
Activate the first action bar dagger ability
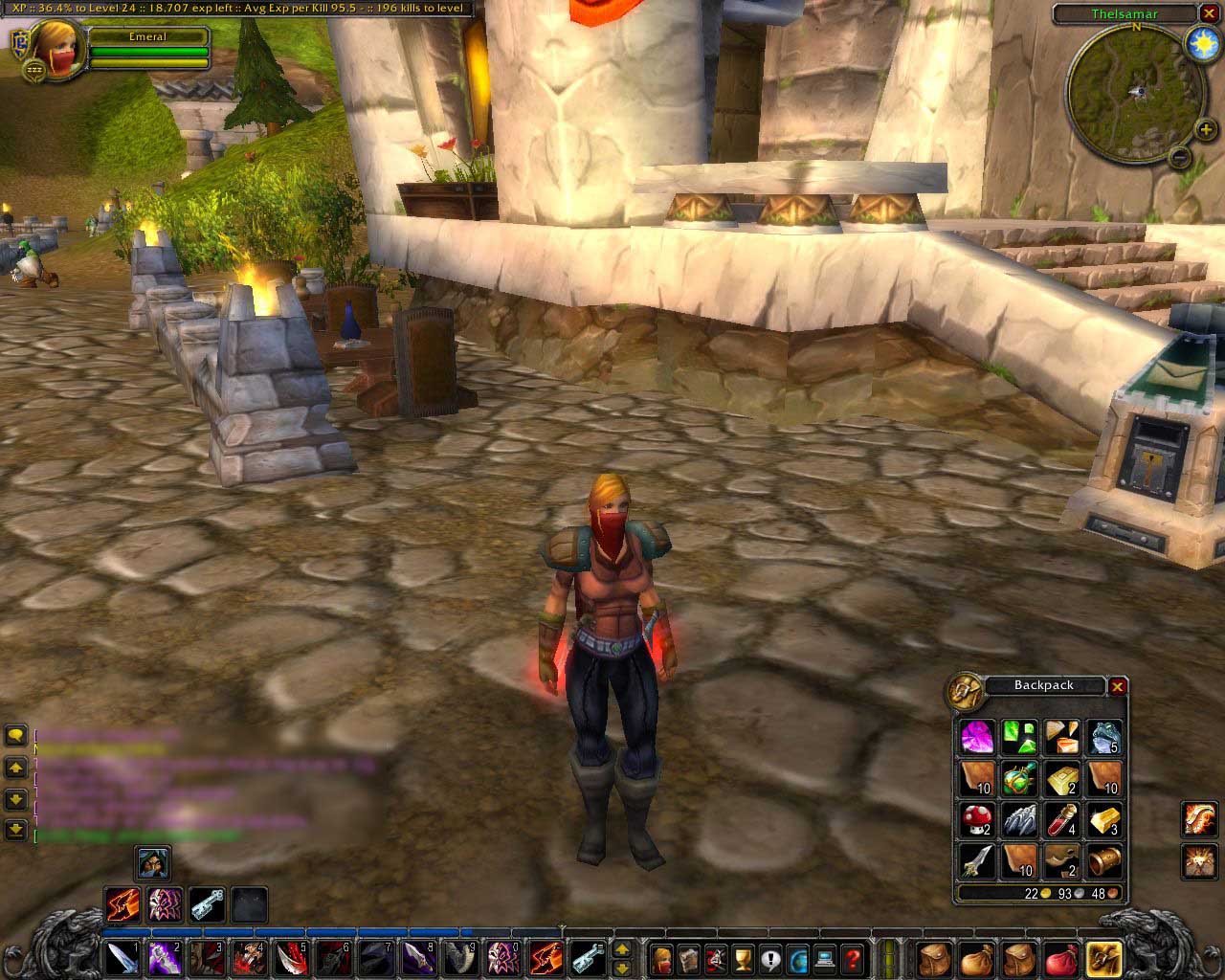(122, 957)
